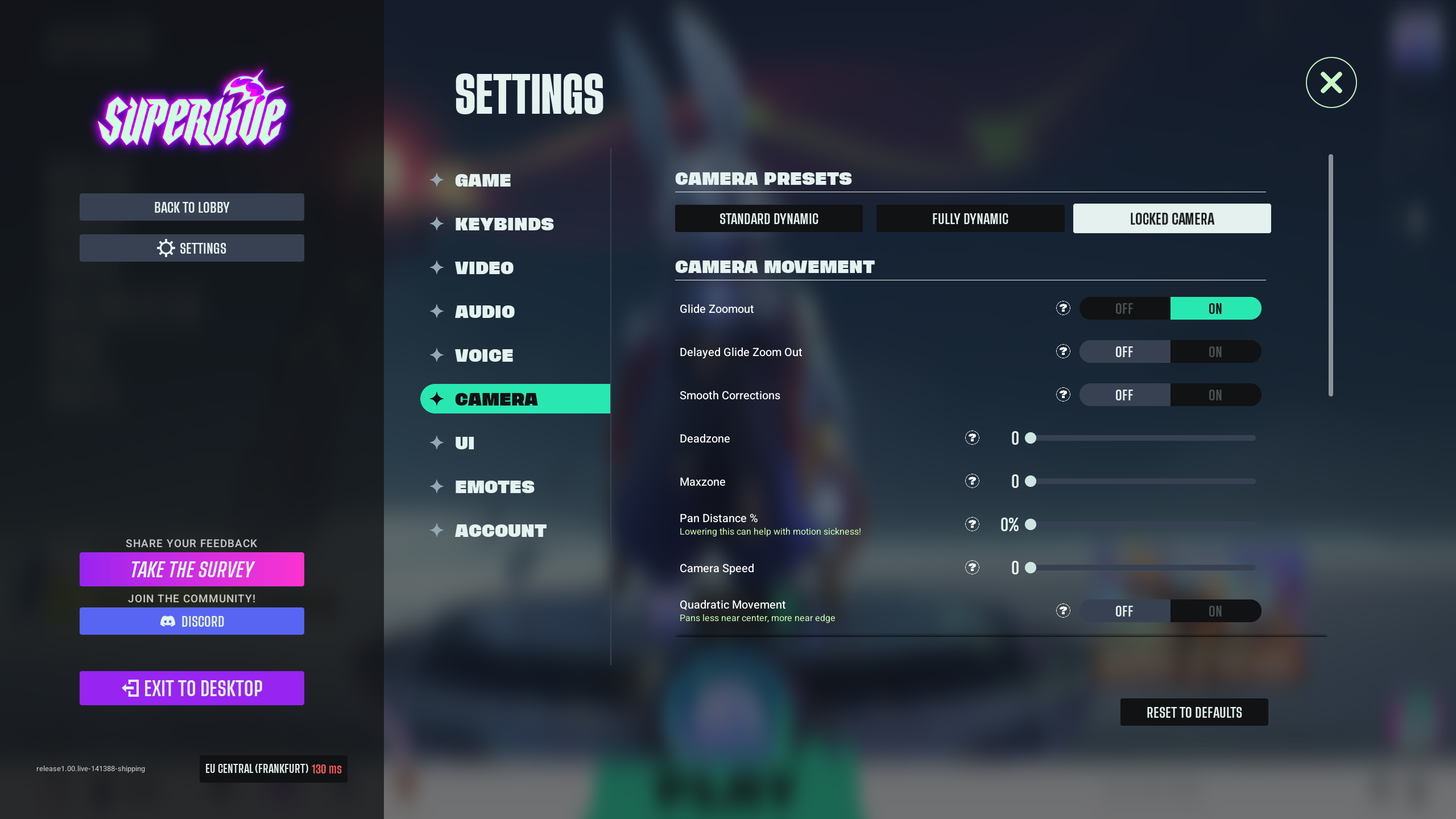Open the UI settings tab

(465, 443)
